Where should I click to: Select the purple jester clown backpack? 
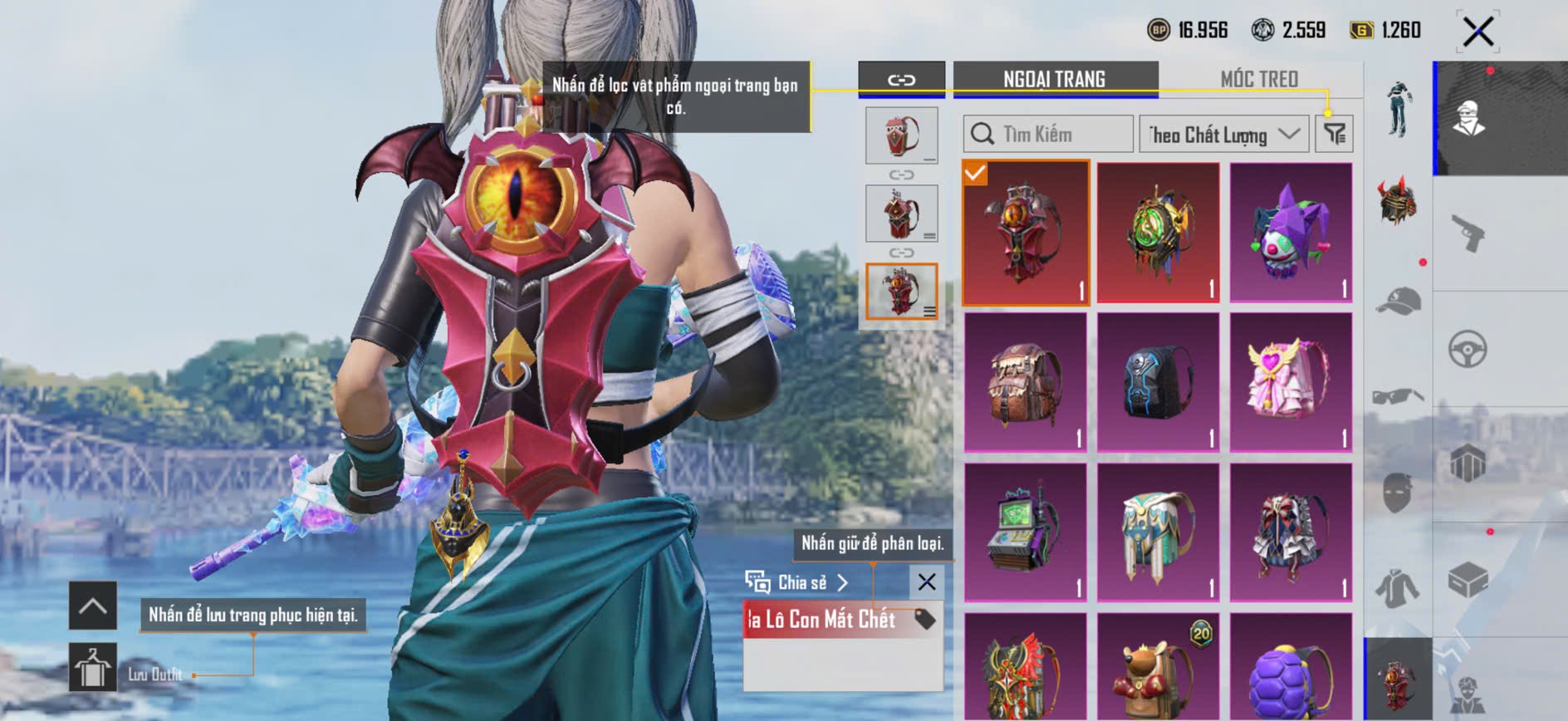click(1291, 232)
